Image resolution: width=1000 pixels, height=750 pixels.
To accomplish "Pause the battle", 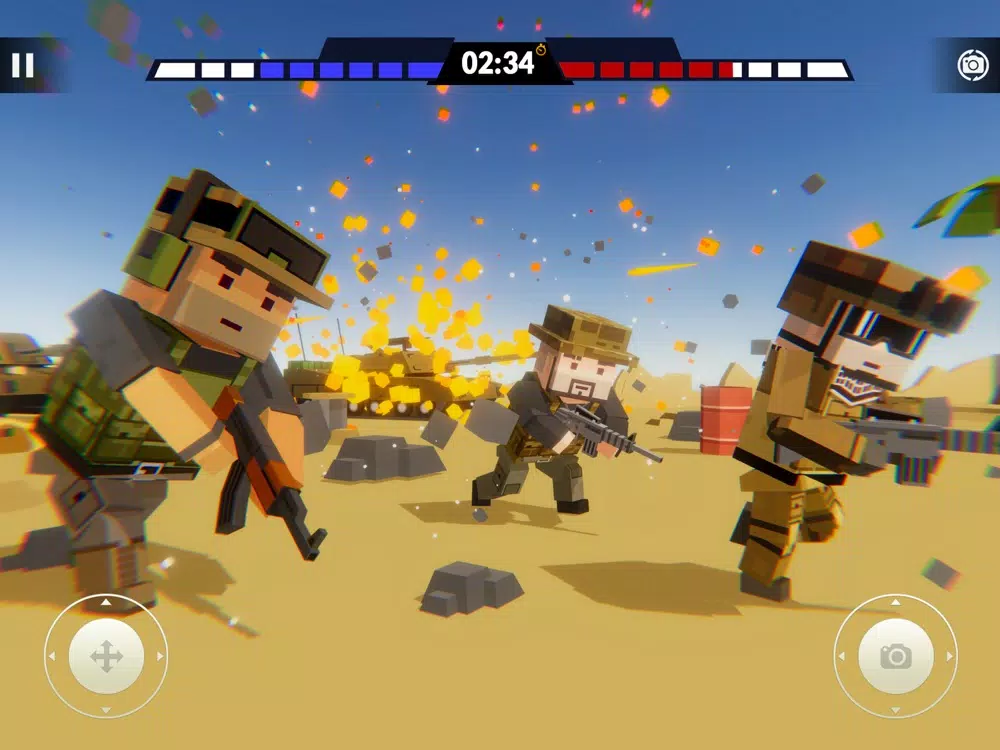I will tap(22, 66).
